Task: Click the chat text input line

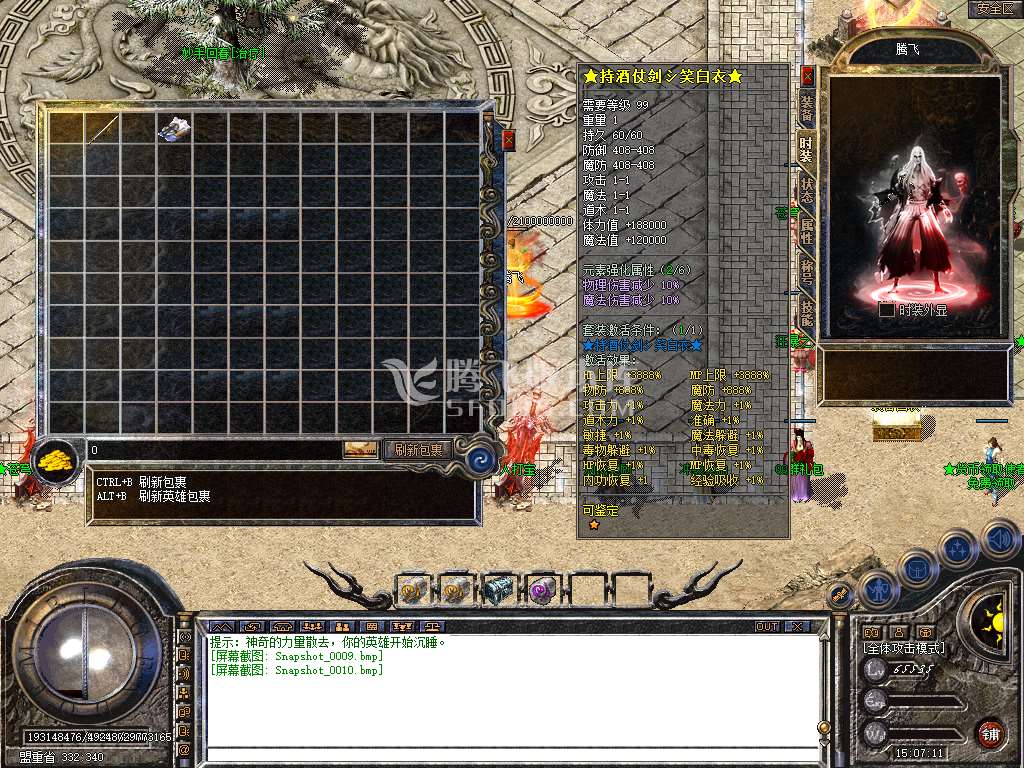Action: (510, 755)
